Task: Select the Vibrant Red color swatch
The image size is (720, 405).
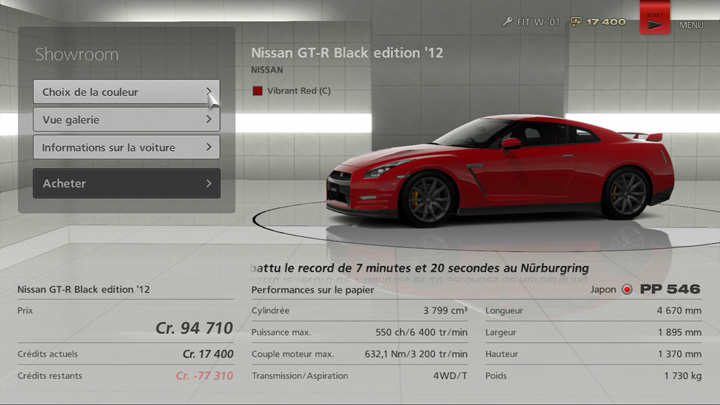Action: pos(257,91)
